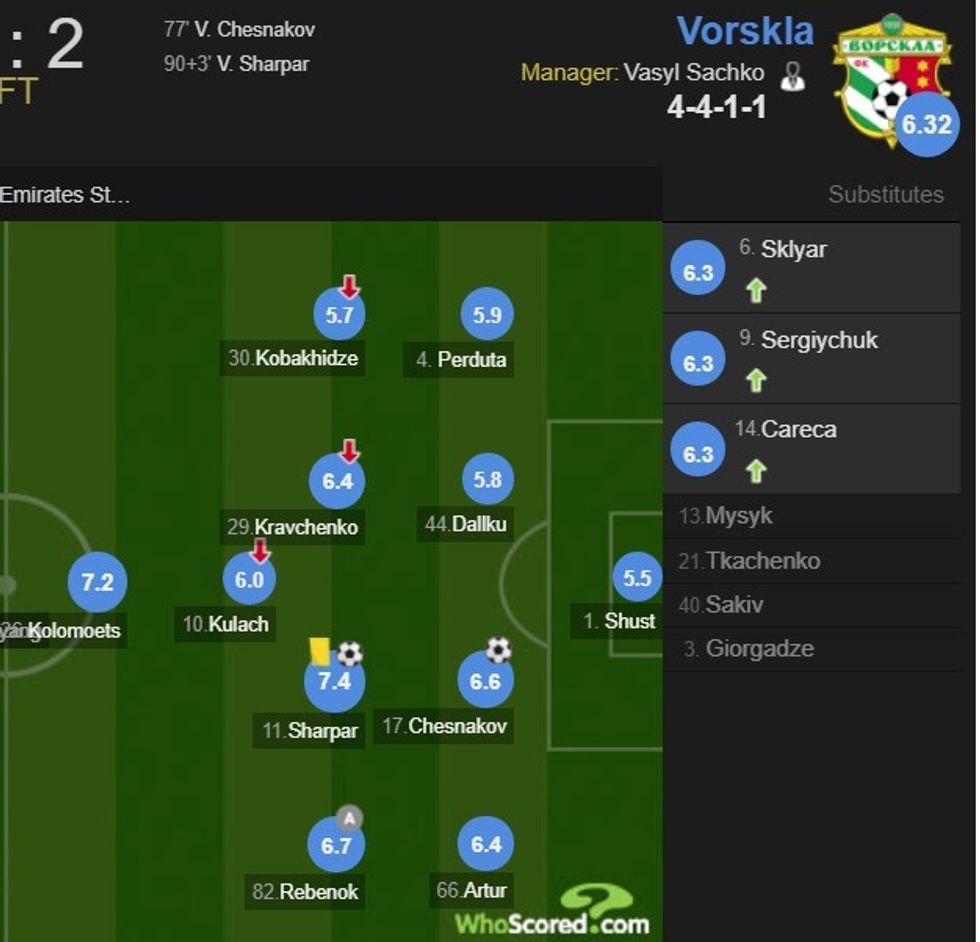
Task: Choose goalkeeper Shust's marker
Action: click(x=637, y=578)
